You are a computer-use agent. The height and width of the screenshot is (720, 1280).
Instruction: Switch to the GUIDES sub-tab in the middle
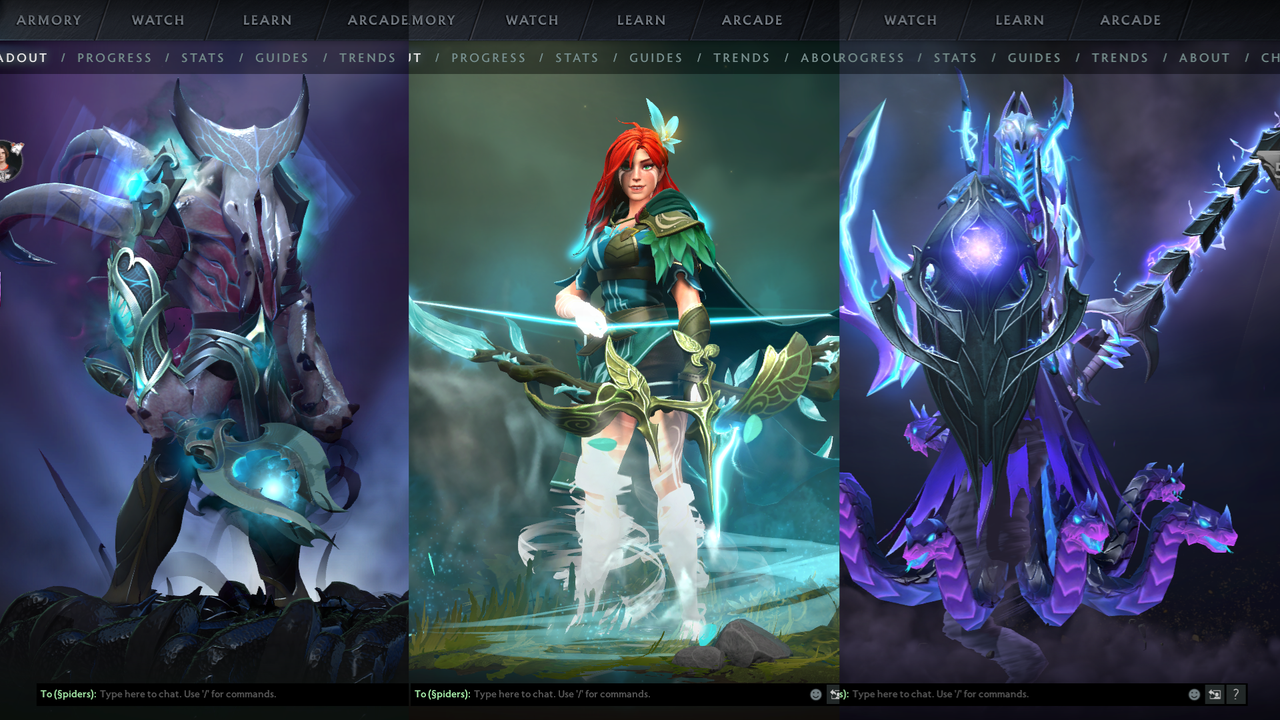point(655,58)
